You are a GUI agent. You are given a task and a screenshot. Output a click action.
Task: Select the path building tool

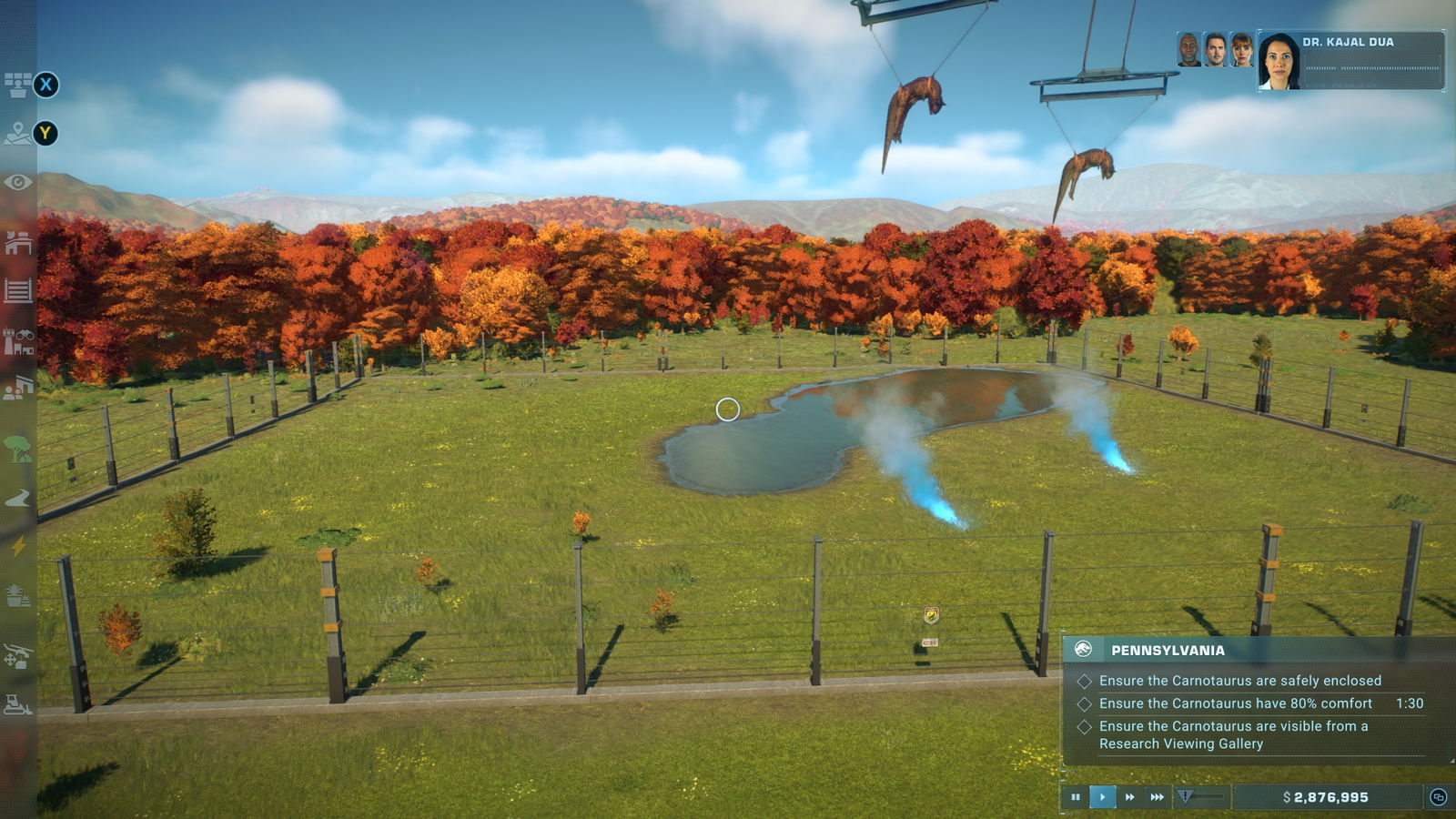[x=17, y=498]
